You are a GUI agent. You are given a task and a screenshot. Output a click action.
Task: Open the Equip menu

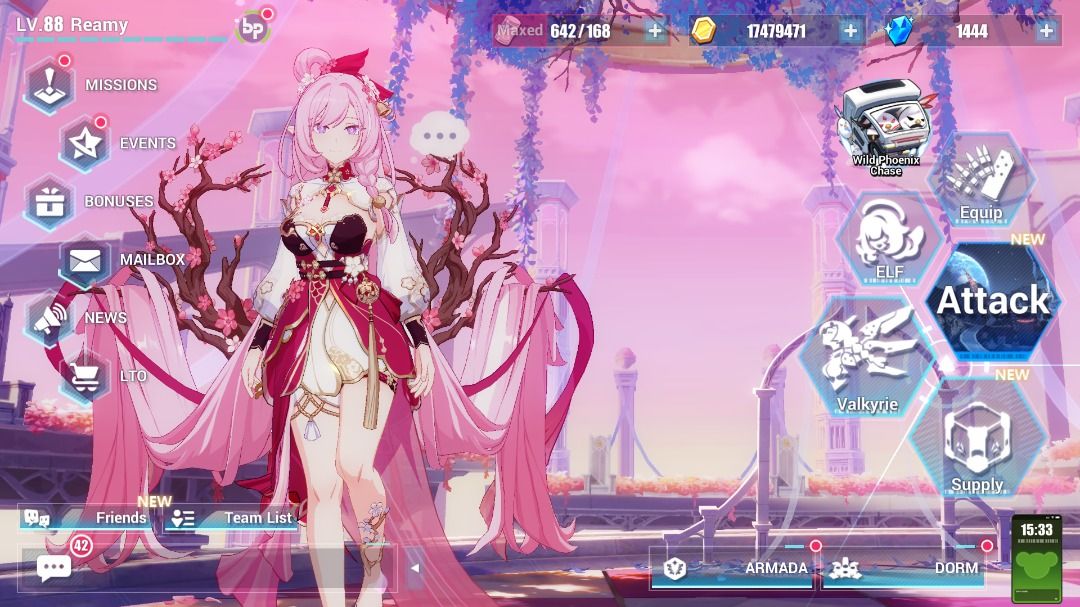pyautogui.click(x=981, y=182)
